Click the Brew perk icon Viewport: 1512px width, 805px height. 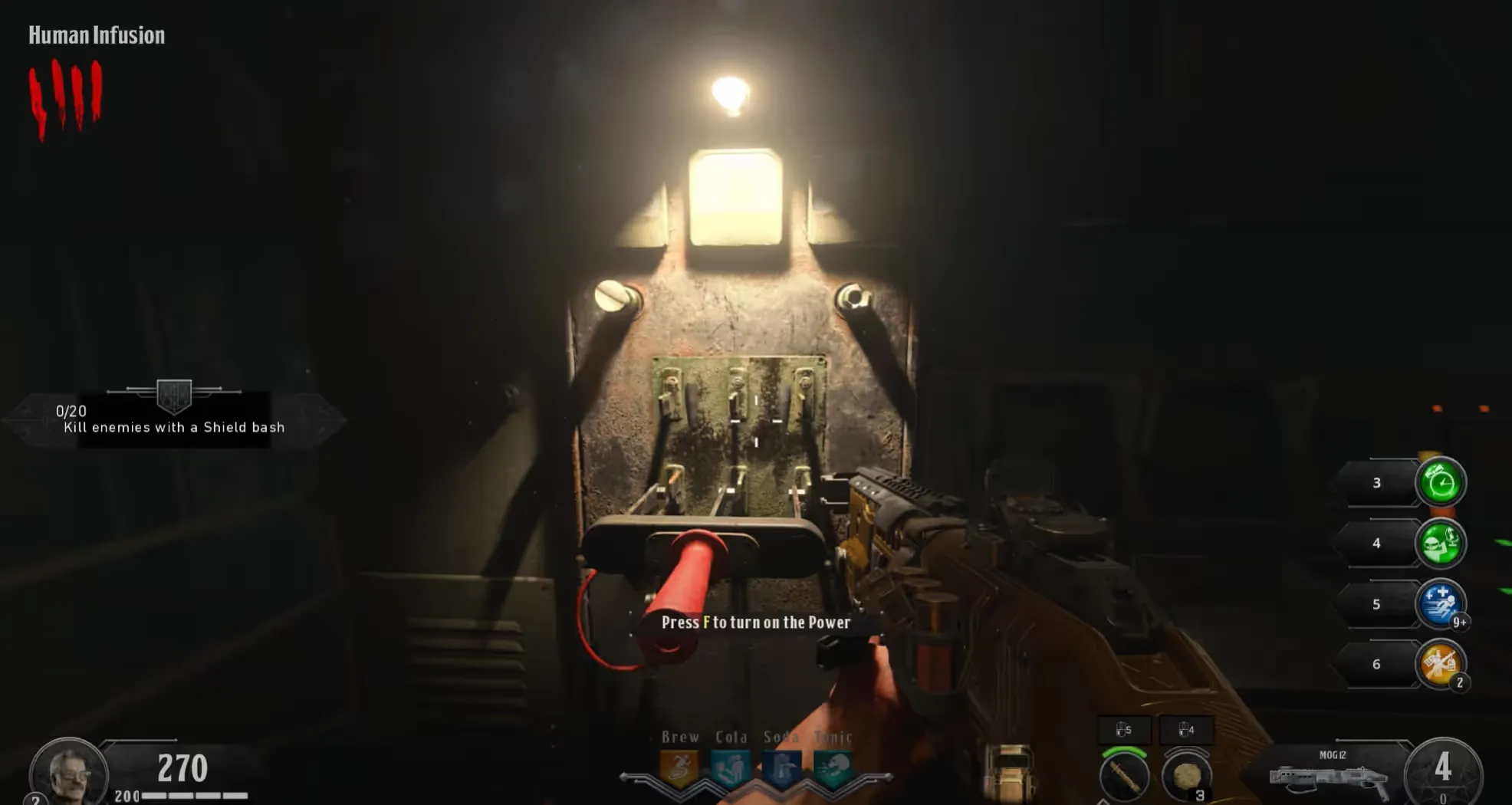coord(679,768)
